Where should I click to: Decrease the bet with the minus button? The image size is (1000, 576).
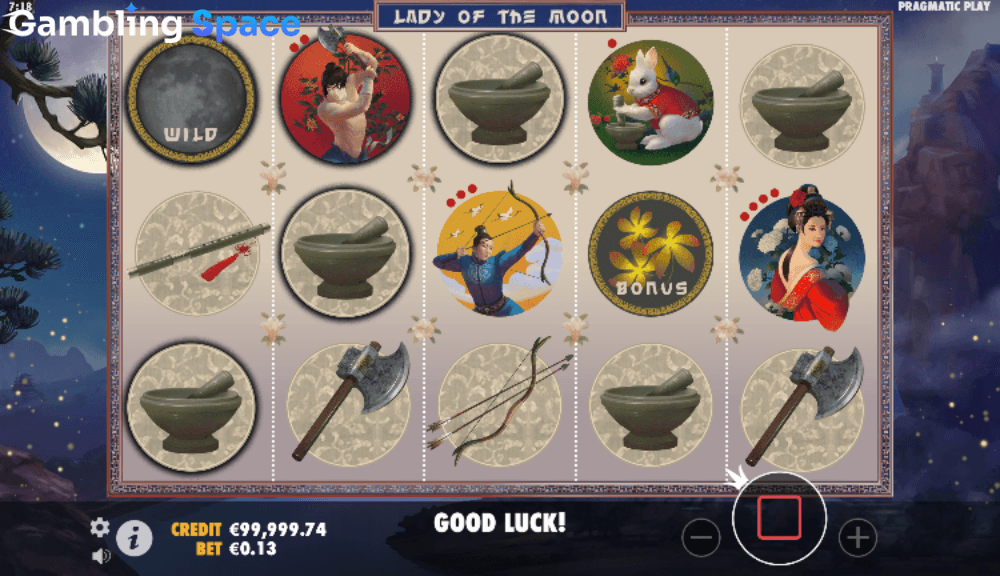701,538
